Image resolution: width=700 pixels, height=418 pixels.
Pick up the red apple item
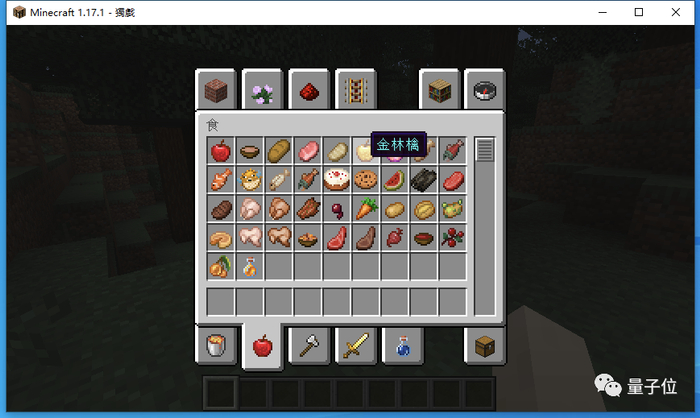coord(220,151)
